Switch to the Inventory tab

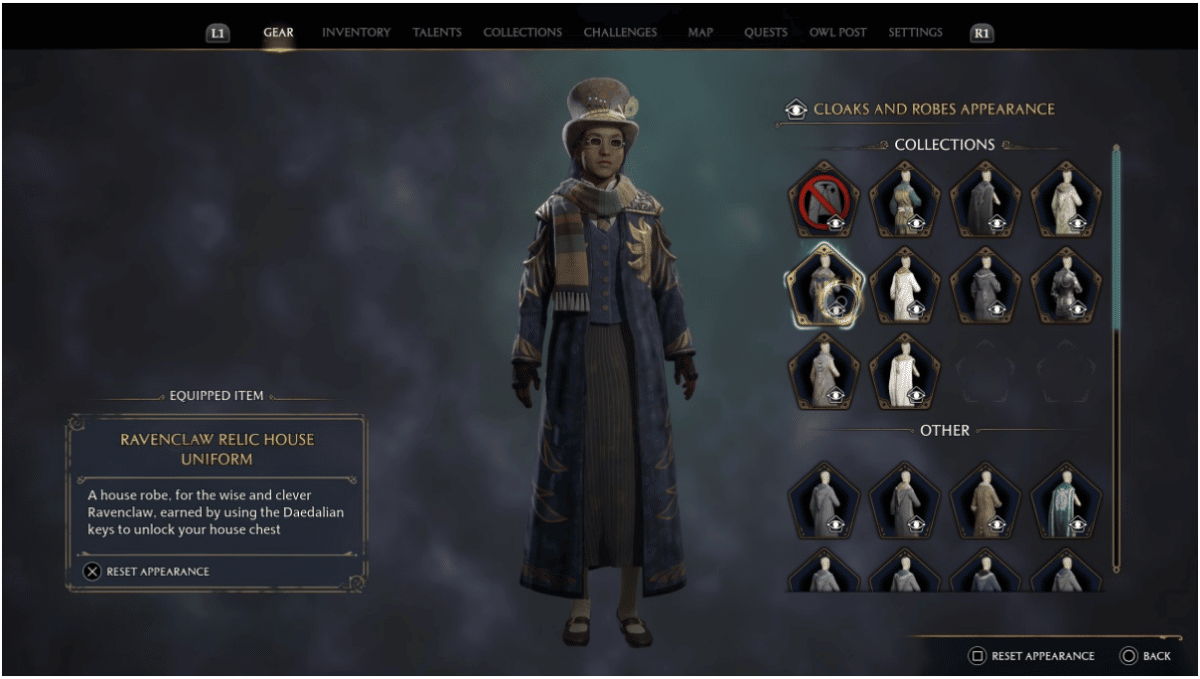[x=356, y=33]
